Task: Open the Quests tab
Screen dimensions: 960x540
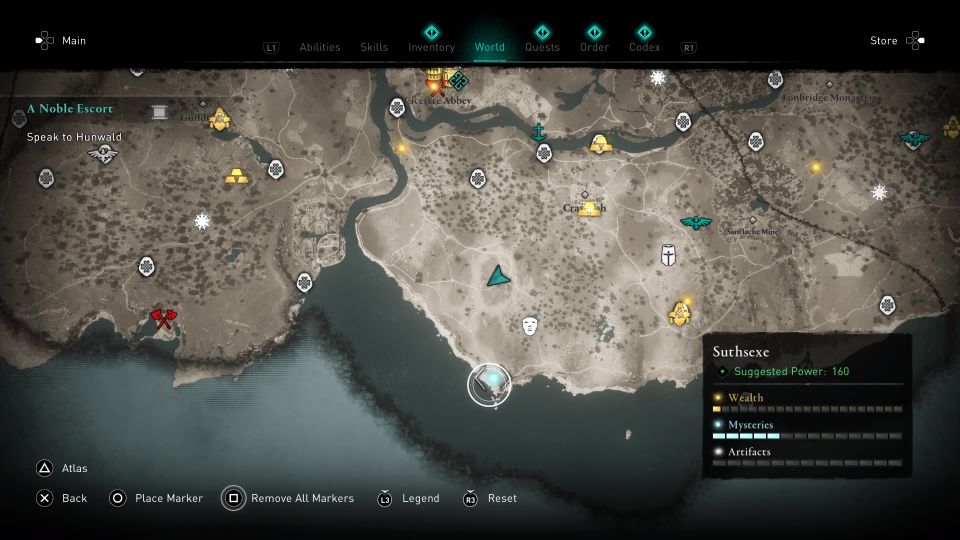Action: click(x=542, y=47)
